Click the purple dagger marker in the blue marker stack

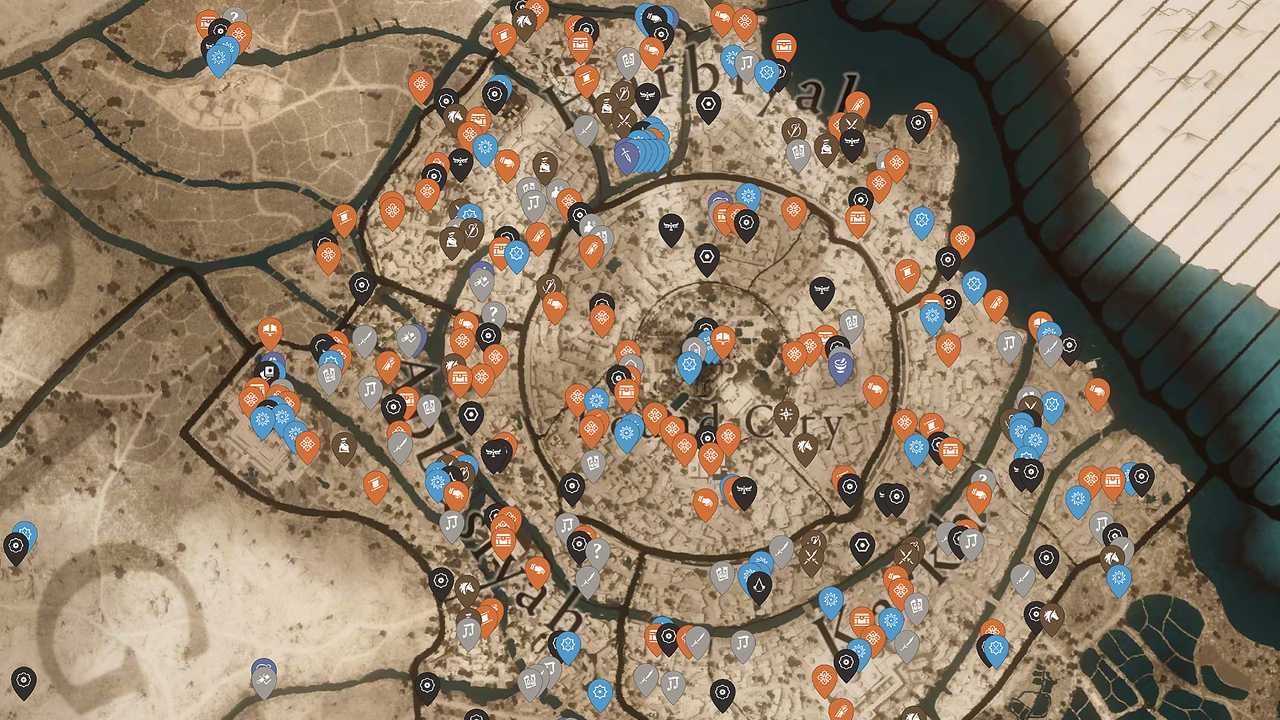click(625, 154)
